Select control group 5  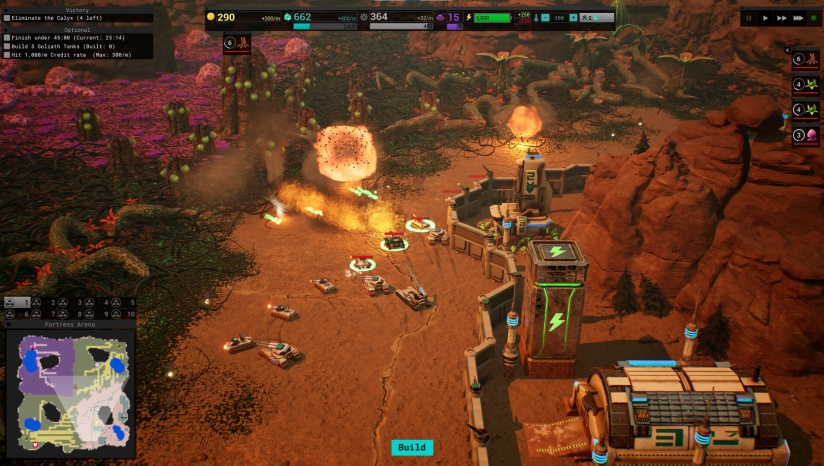(123, 302)
